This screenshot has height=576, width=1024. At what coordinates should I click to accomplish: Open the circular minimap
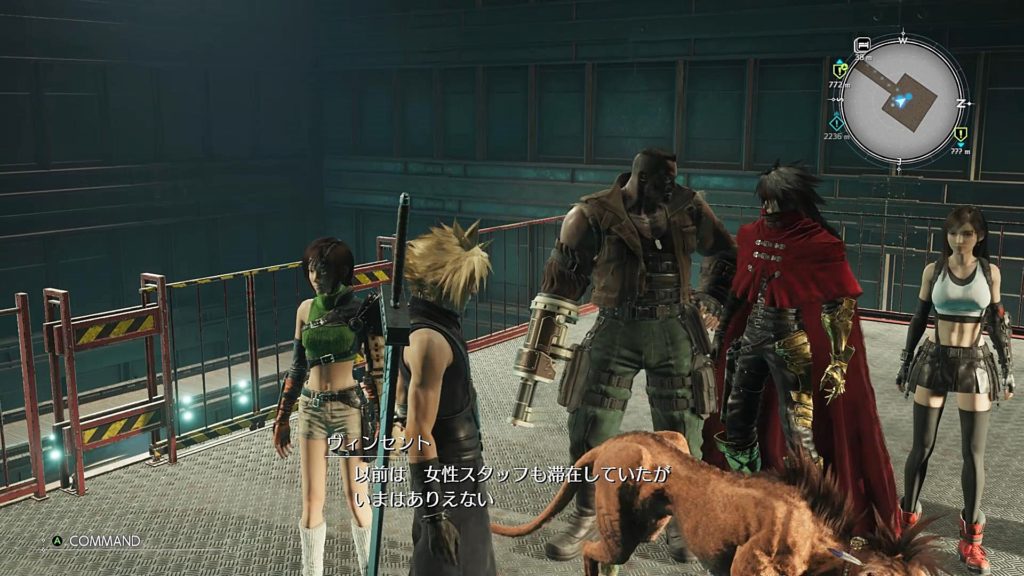click(903, 100)
